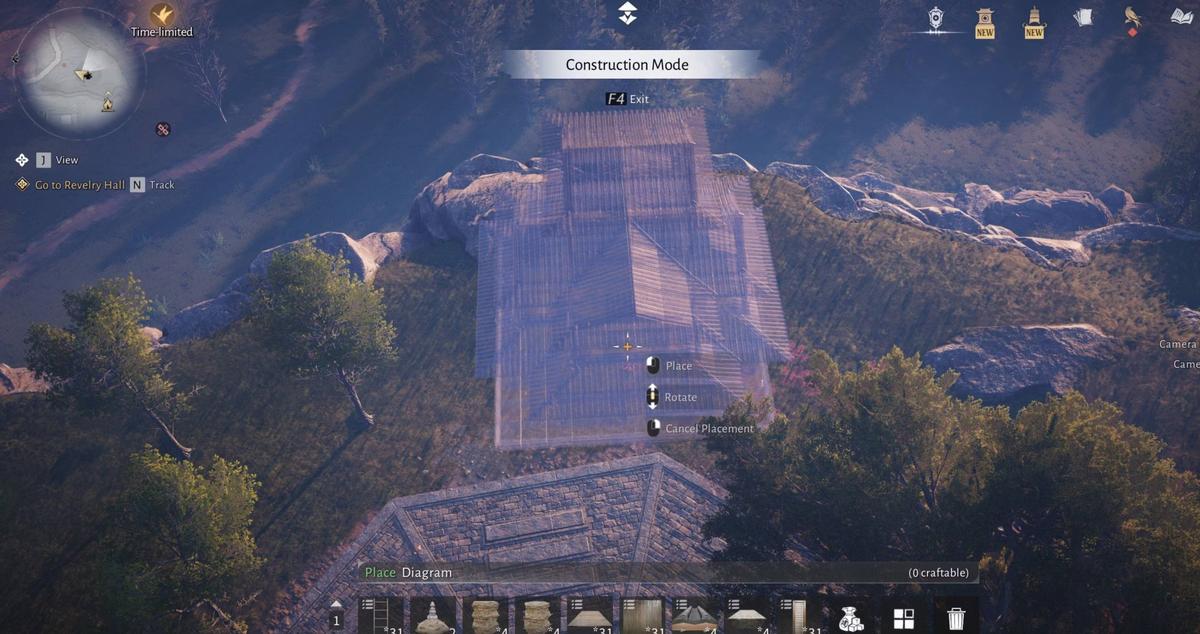Click the round crossed-tools icon beside the minimap
This screenshot has height=634, width=1200.
click(162, 129)
